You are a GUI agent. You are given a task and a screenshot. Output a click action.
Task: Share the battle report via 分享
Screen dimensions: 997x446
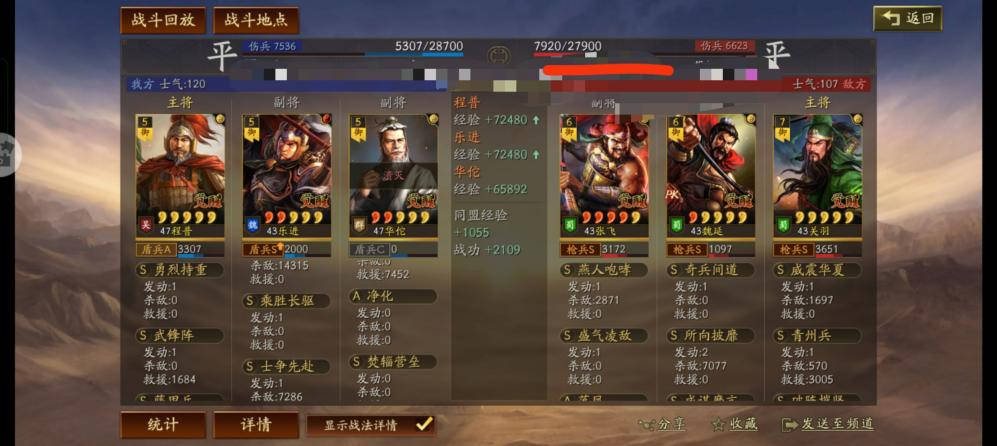664,424
